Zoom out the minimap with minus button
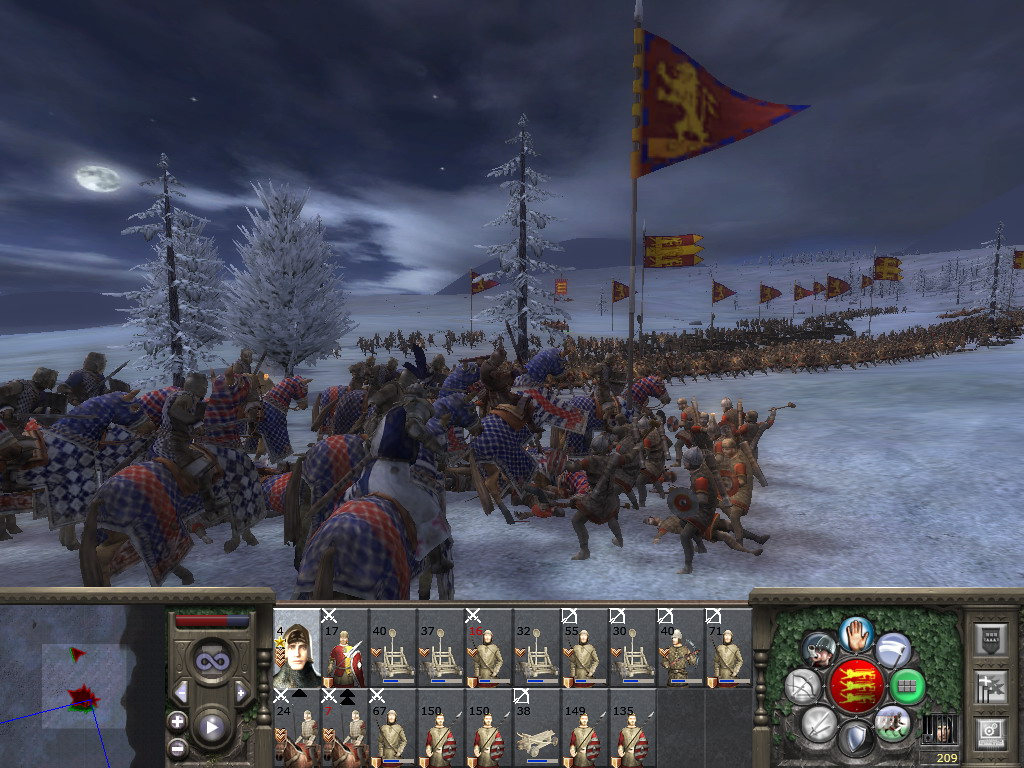 click(177, 746)
